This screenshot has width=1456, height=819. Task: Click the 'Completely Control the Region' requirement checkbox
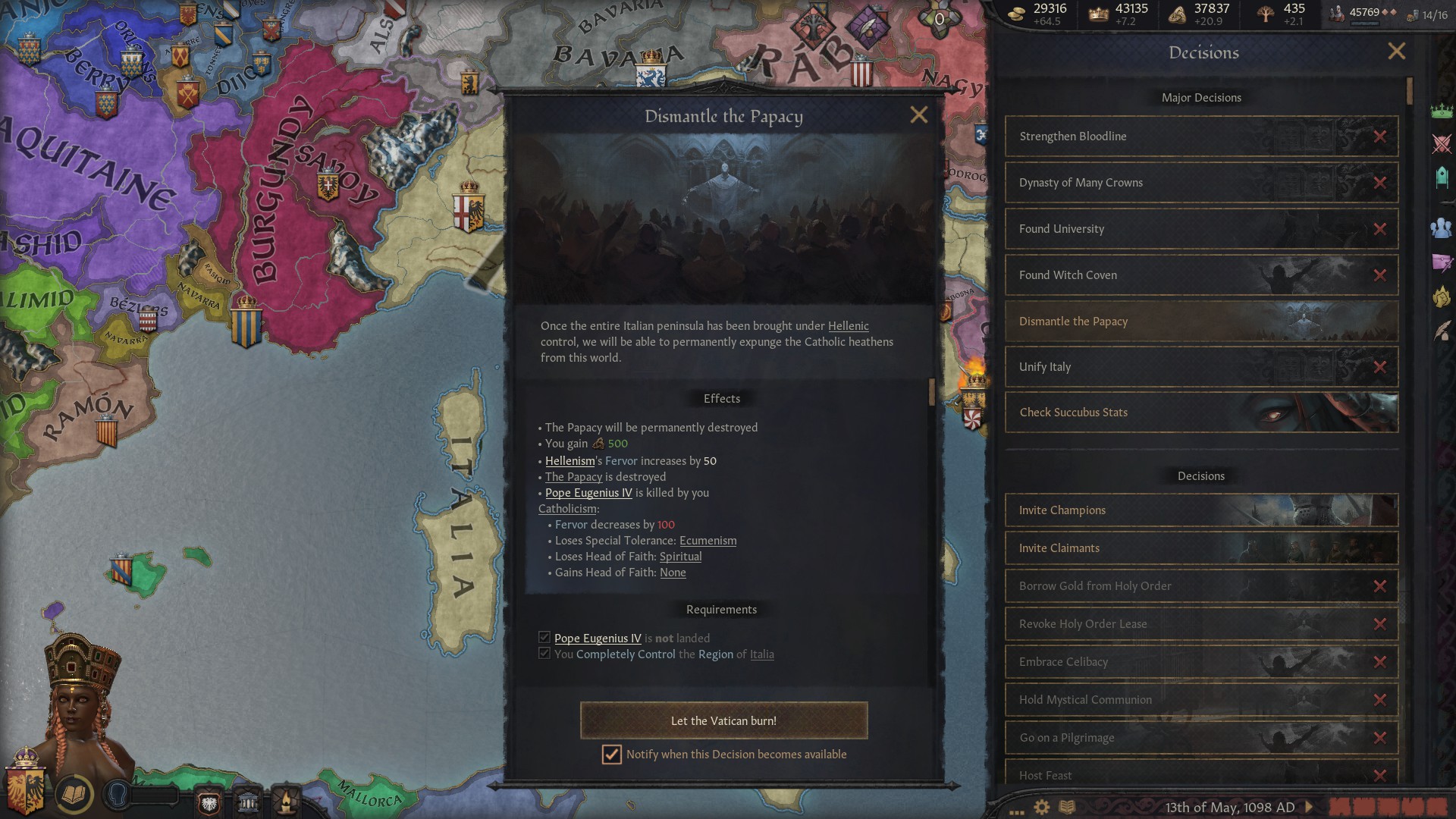(544, 654)
